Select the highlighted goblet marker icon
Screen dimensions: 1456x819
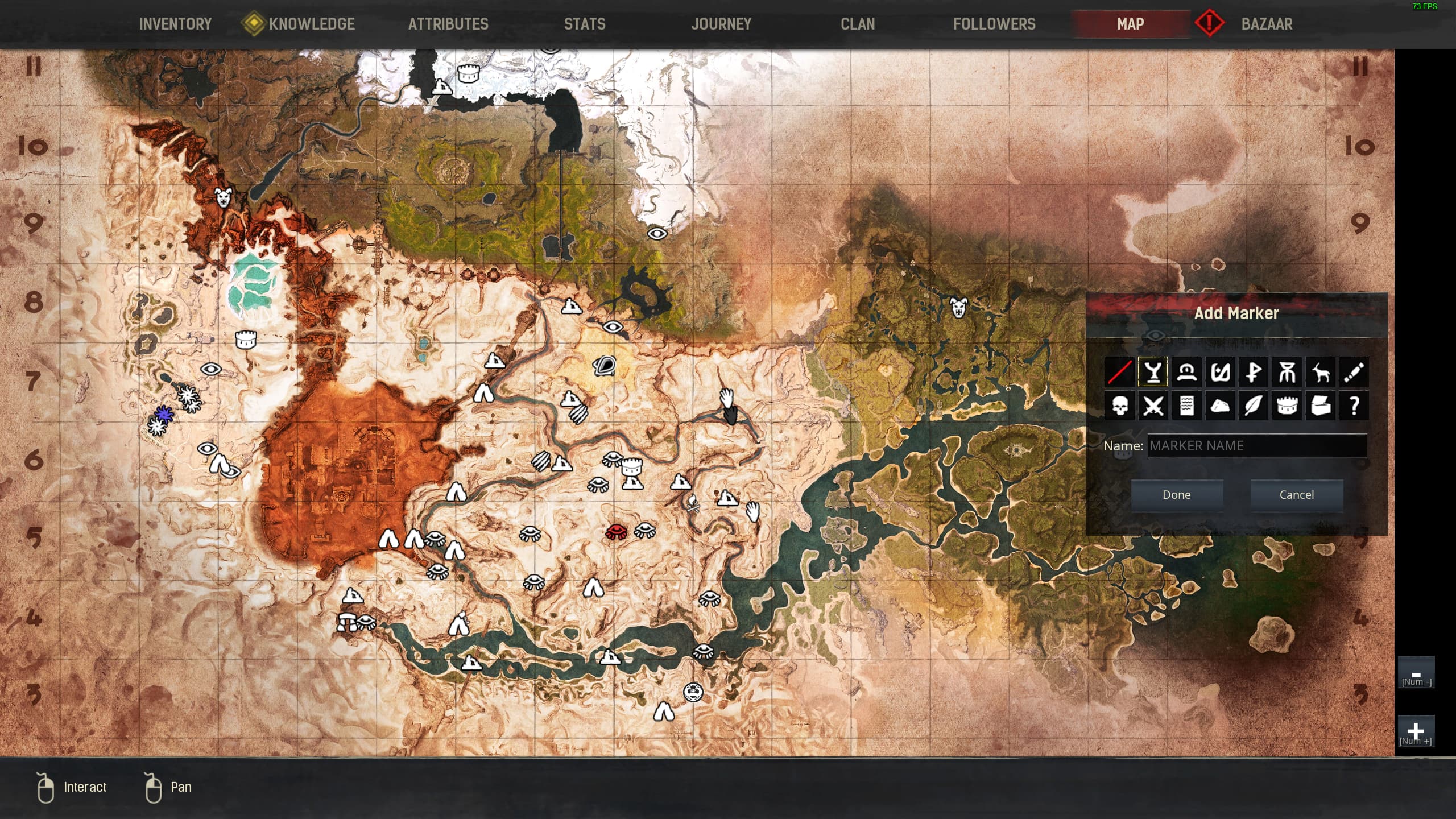pyautogui.click(x=1153, y=373)
